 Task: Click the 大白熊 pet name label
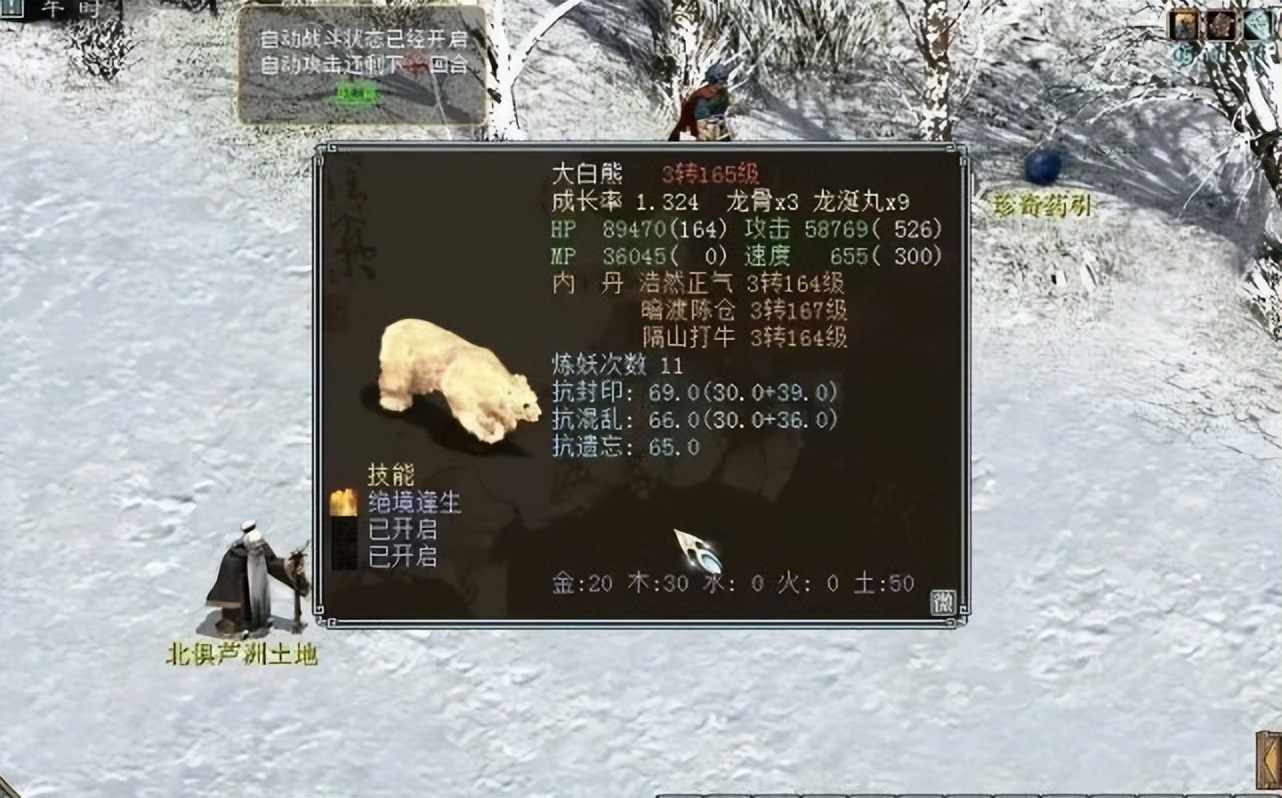(x=586, y=172)
